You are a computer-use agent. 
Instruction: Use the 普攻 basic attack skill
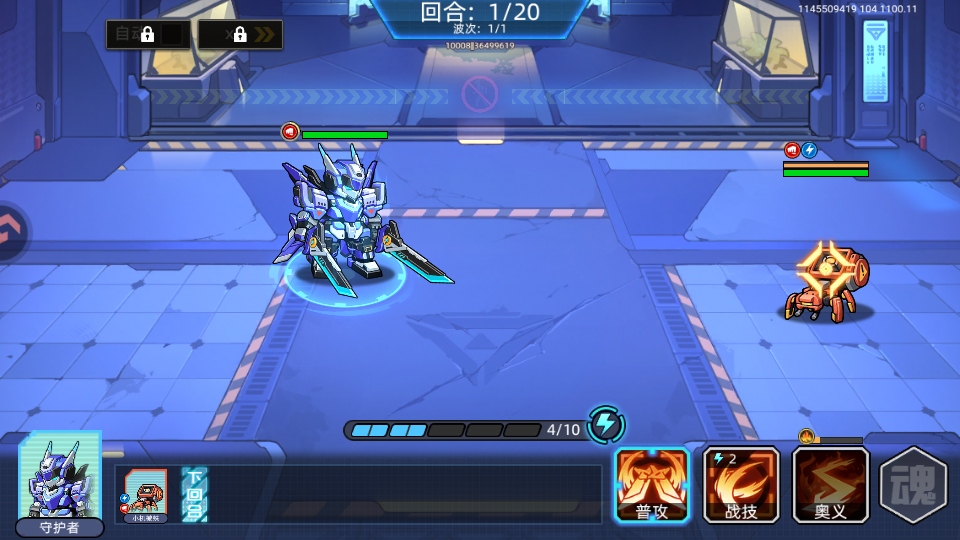coord(652,484)
